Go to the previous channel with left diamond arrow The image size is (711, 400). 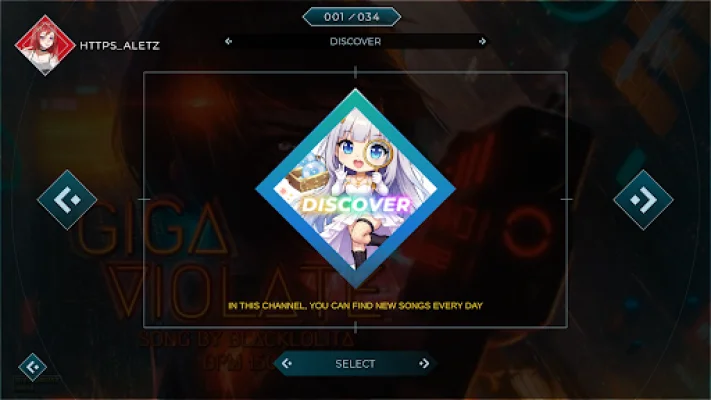67,200
